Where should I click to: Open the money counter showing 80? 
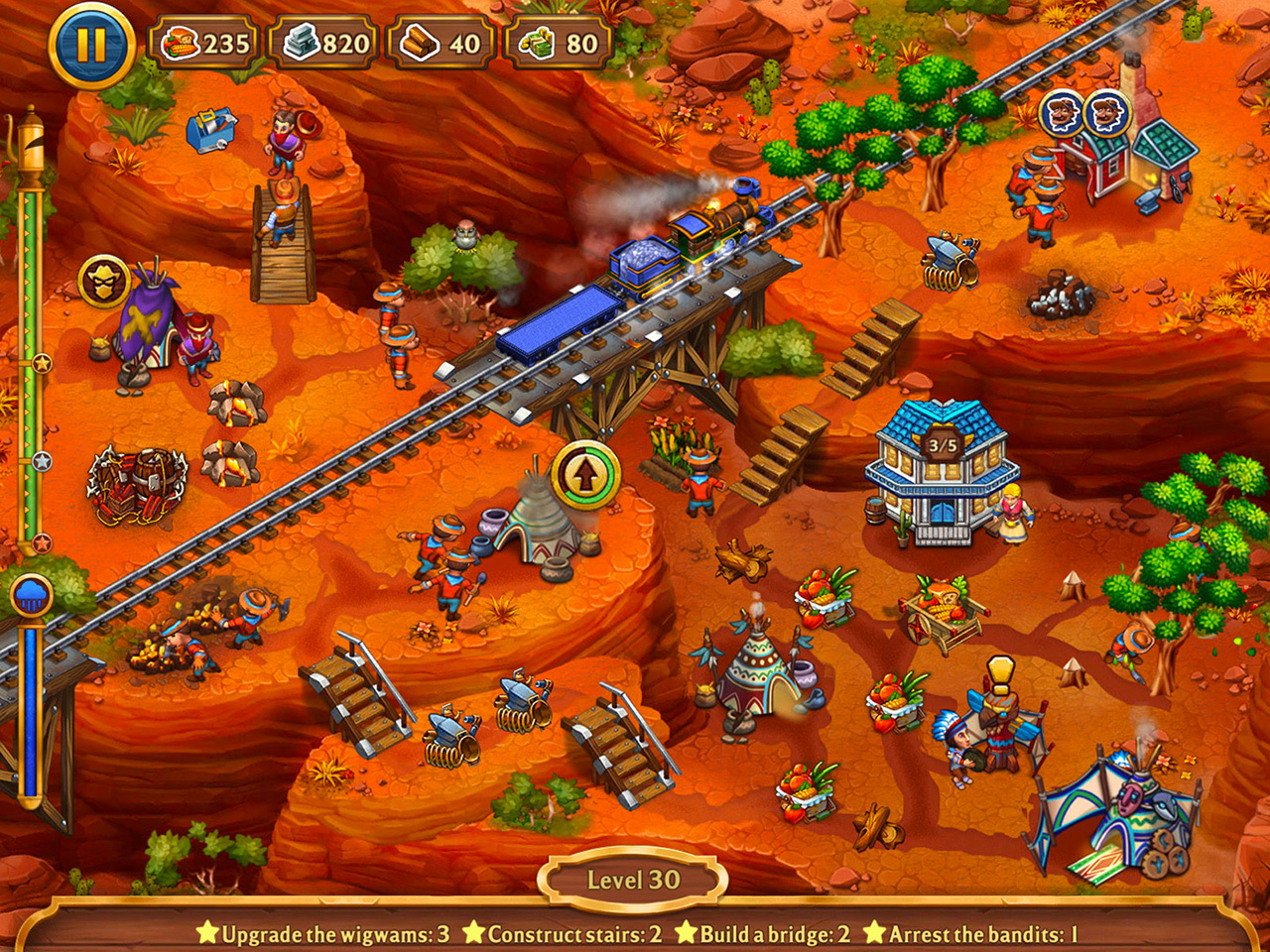[558, 42]
